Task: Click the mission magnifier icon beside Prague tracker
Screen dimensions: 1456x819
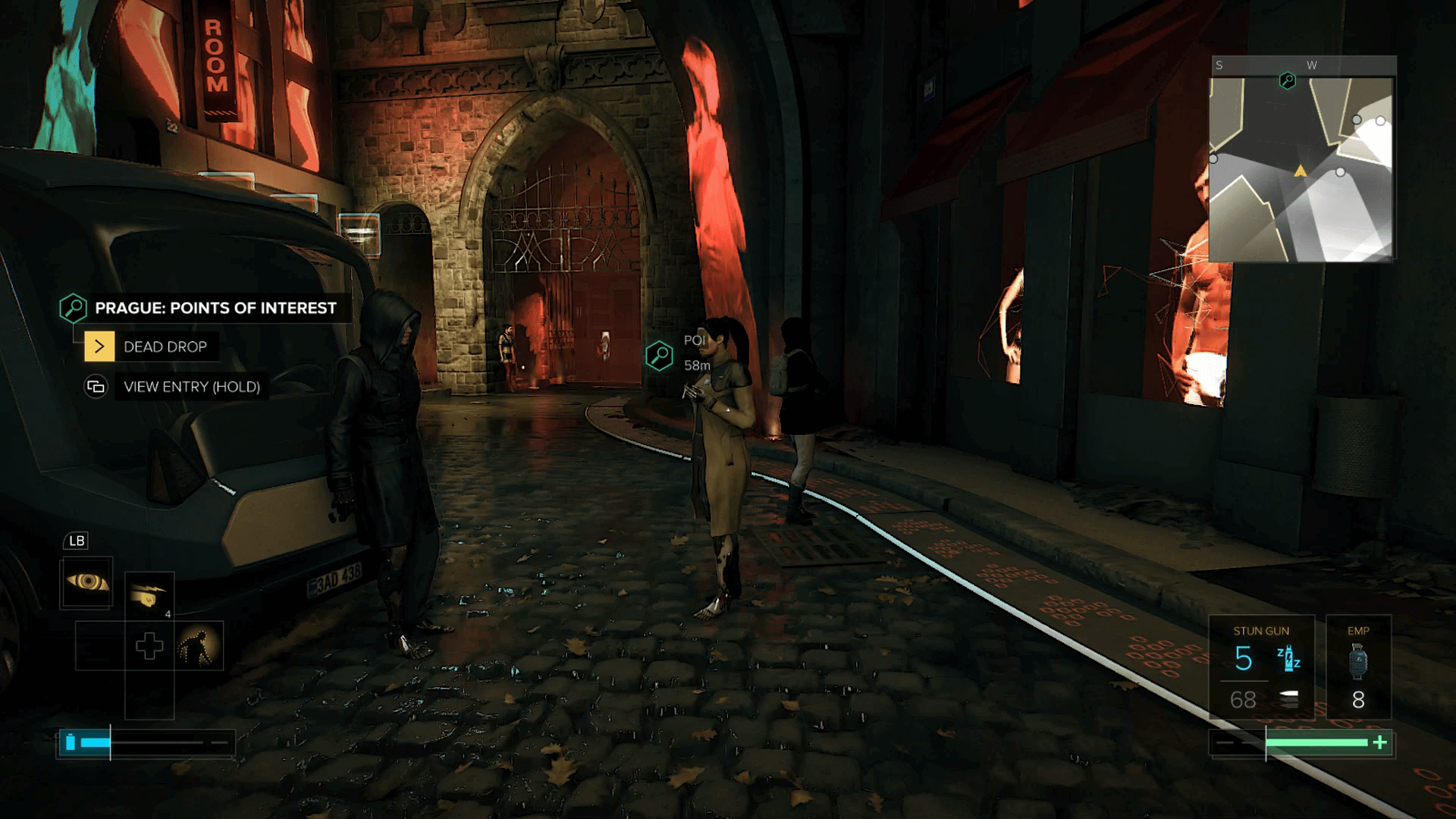Action: pos(74,308)
